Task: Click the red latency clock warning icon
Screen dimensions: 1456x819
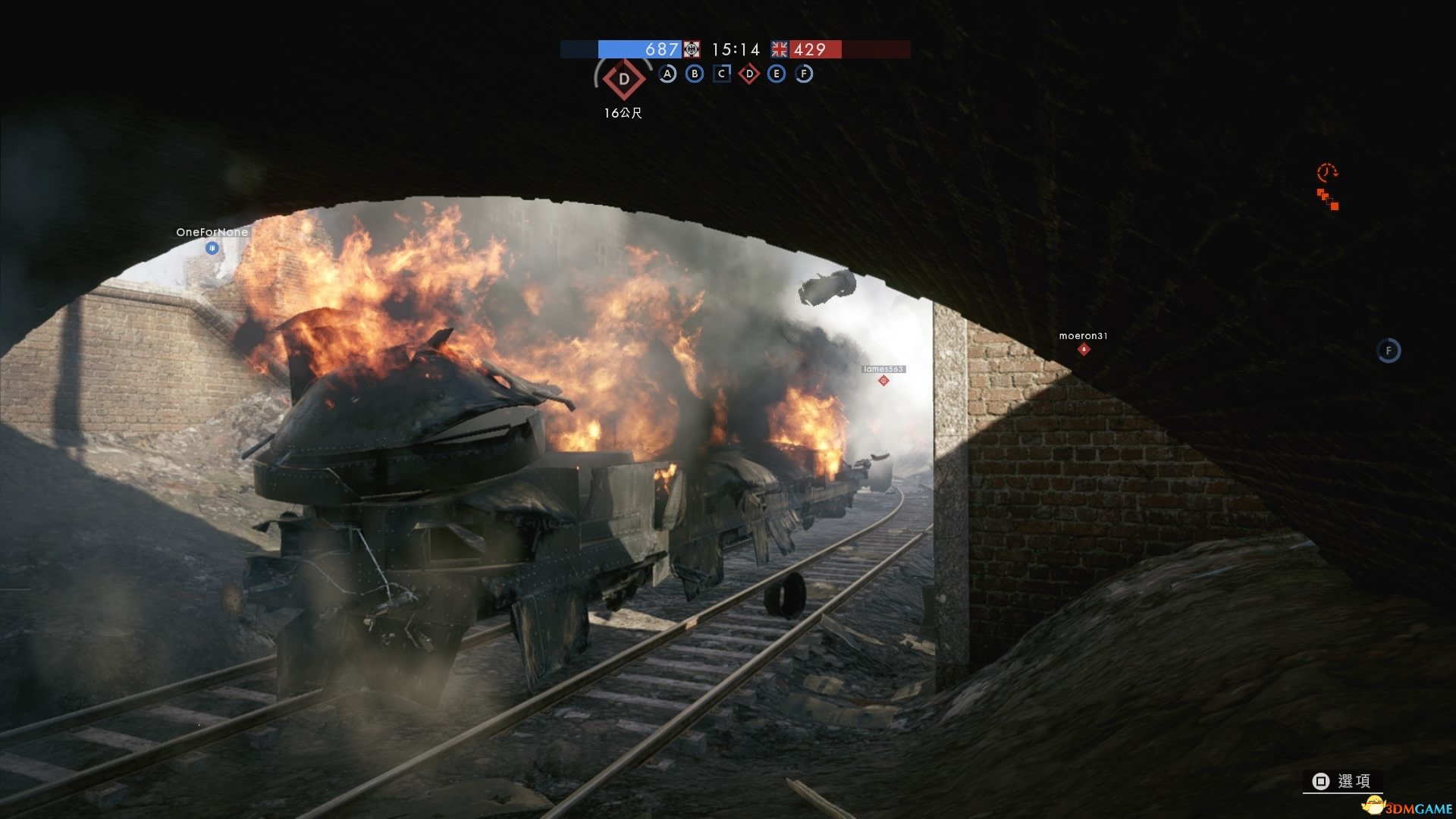Action: (x=1327, y=172)
